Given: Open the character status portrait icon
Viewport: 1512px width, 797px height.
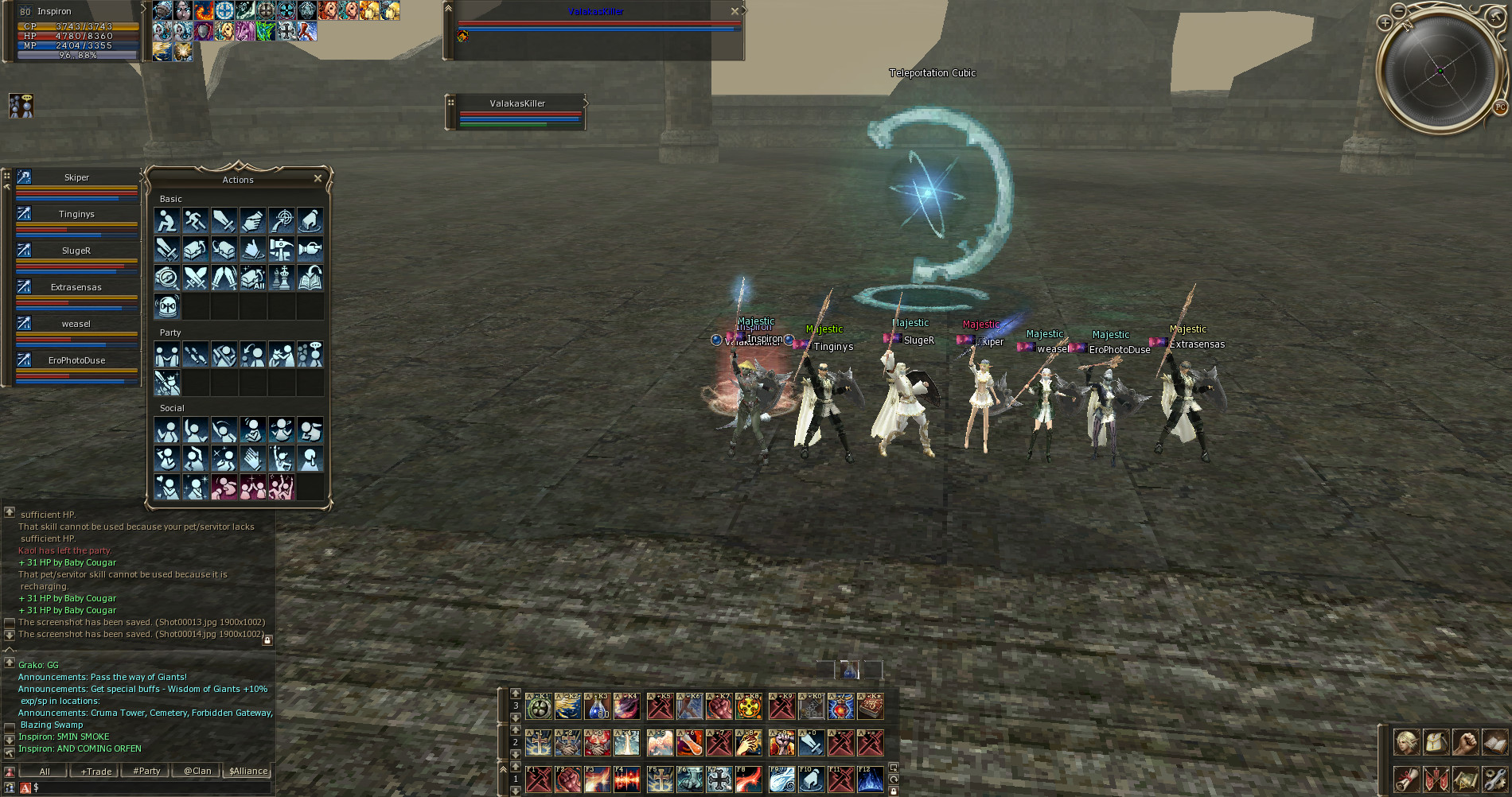Looking at the screenshot, I should (1406, 743).
